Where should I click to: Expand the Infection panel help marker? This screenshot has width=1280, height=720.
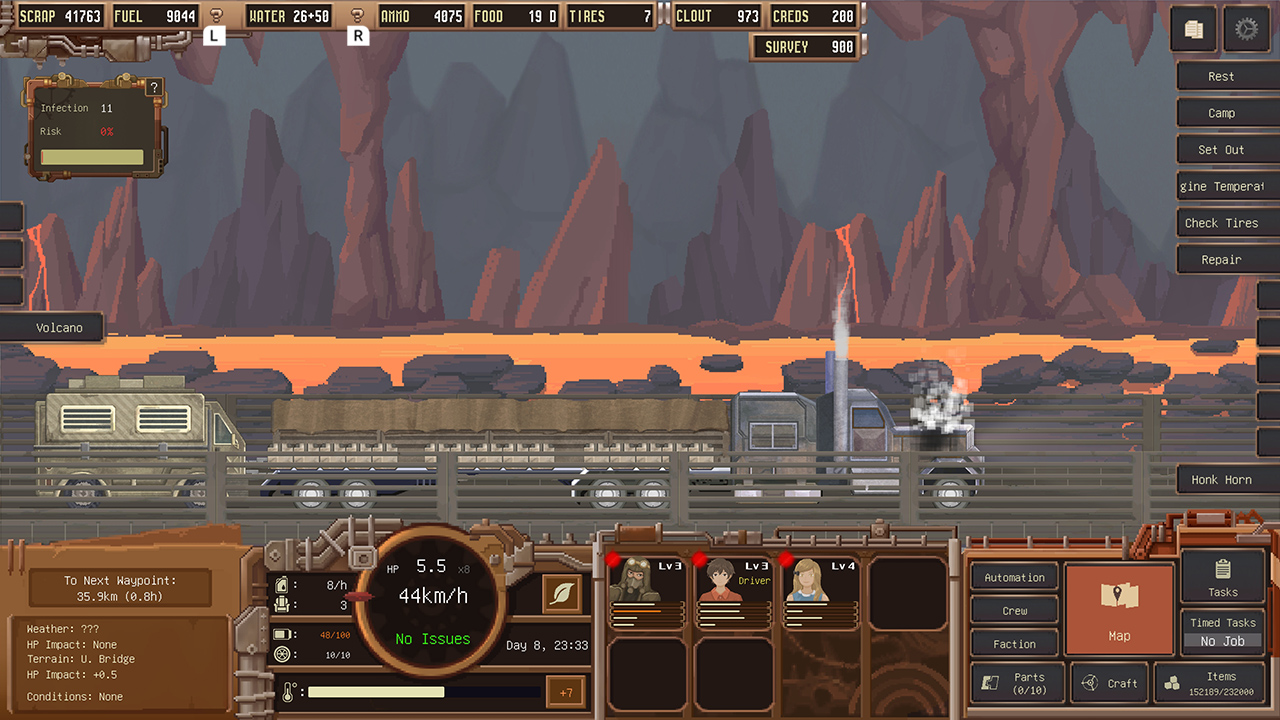click(x=153, y=87)
